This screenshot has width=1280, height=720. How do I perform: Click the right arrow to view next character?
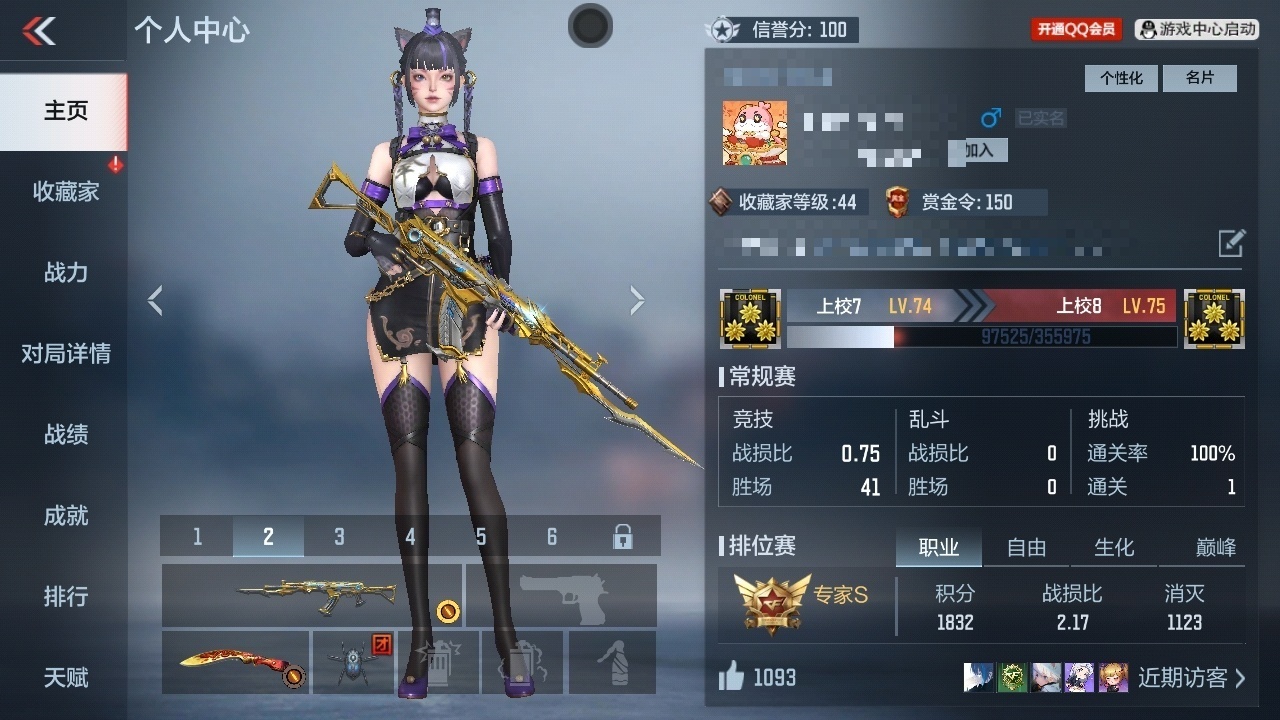click(637, 300)
